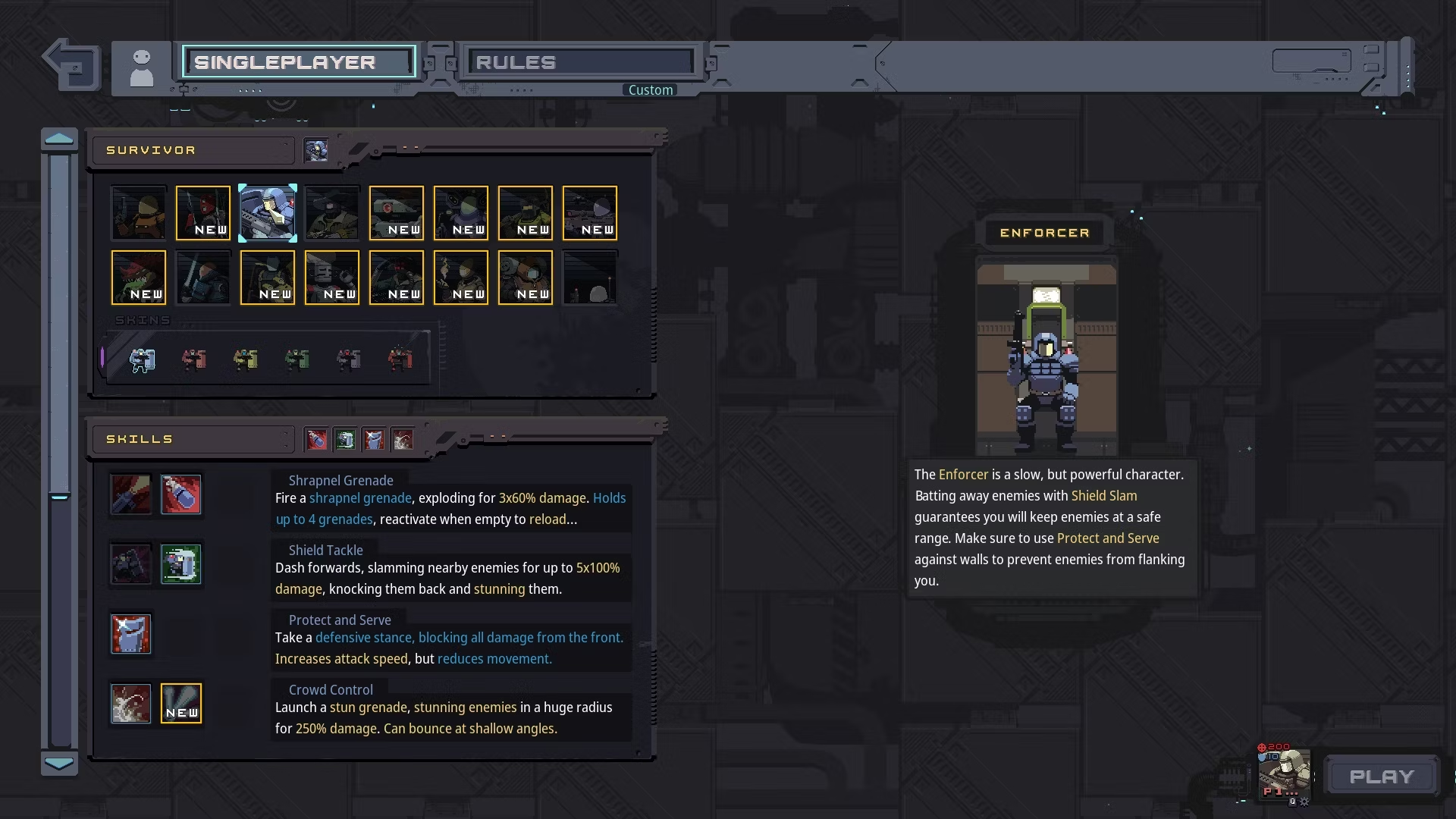
Task: Select the Shield Tackle skill variant
Action: click(181, 564)
